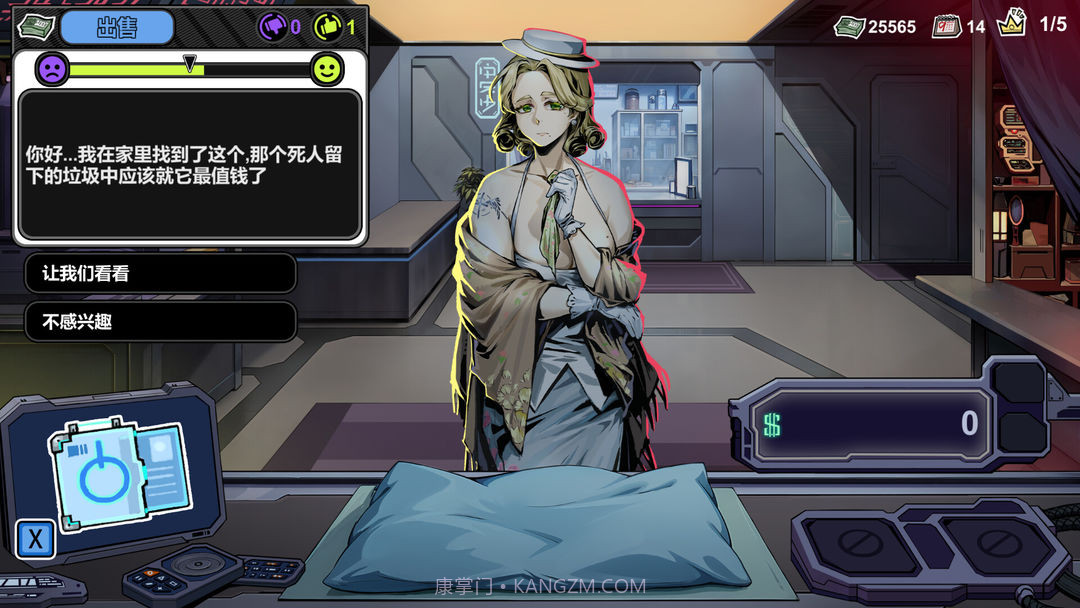Select the "出售" sell tab
This screenshot has height=608, width=1080.
[x=116, y=27]
